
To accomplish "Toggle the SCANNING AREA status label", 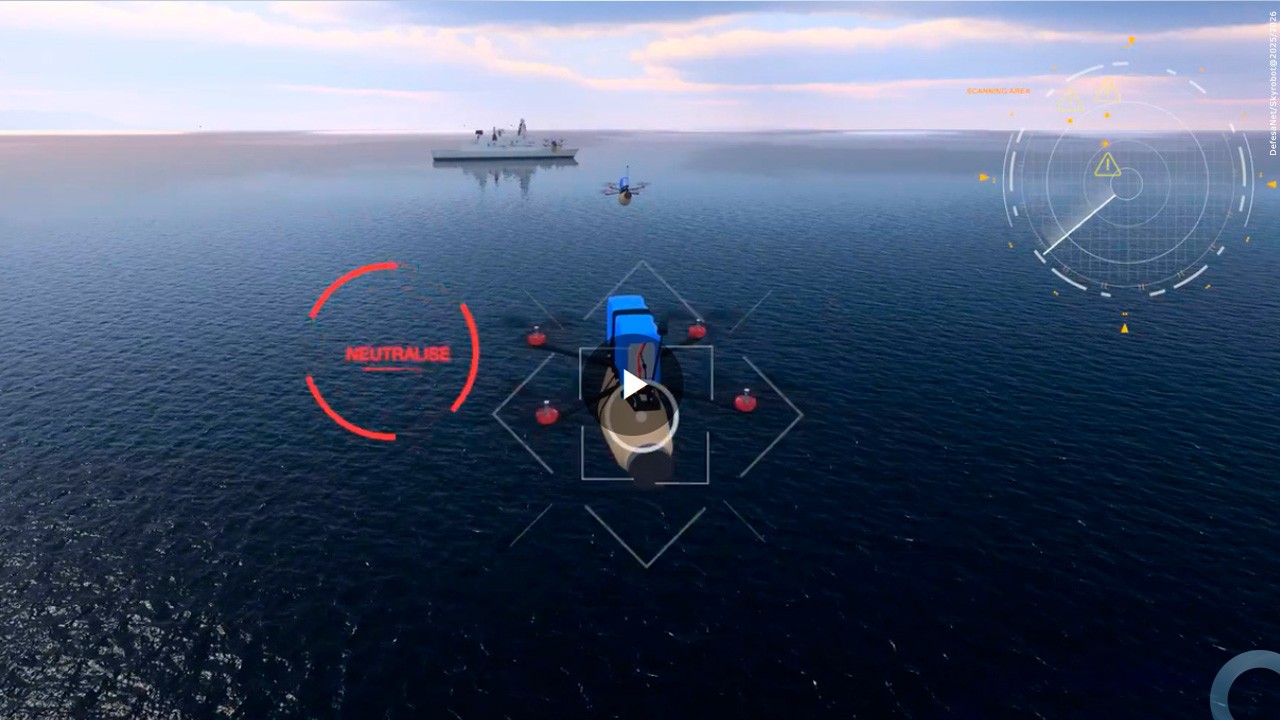I will (x=996, y=90).
